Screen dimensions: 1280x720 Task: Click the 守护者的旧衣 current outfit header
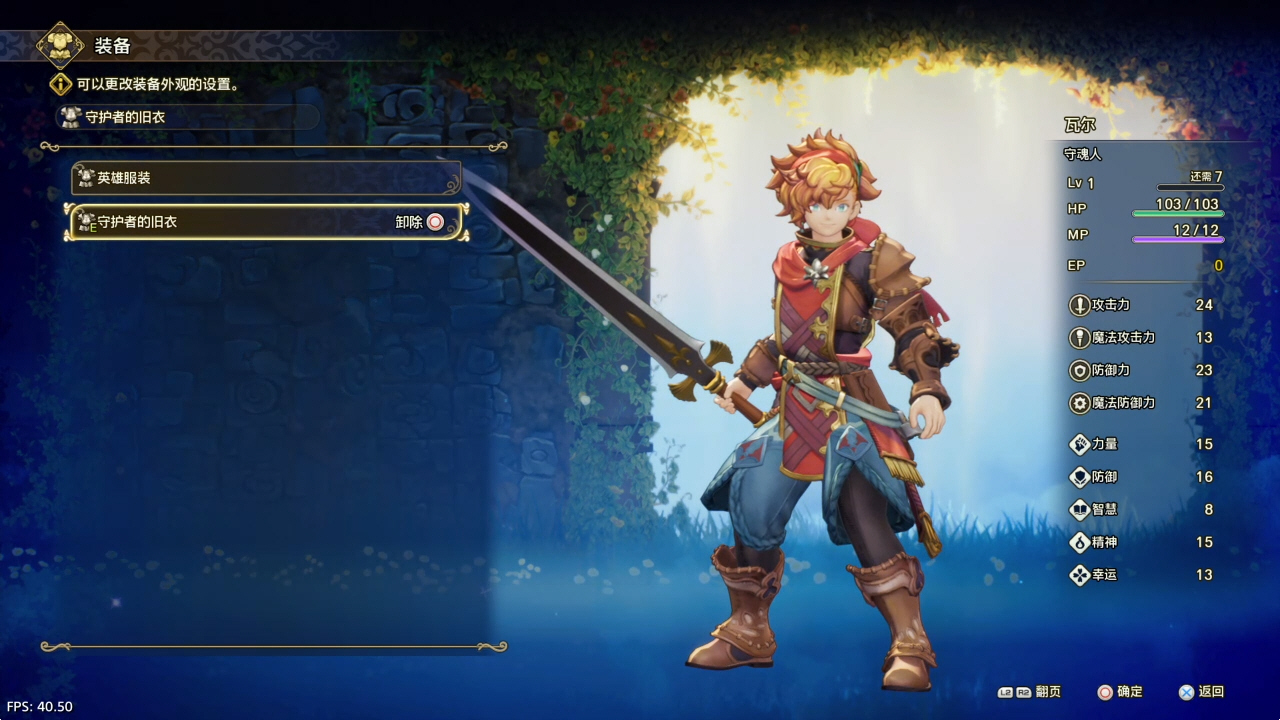[187, 117]
